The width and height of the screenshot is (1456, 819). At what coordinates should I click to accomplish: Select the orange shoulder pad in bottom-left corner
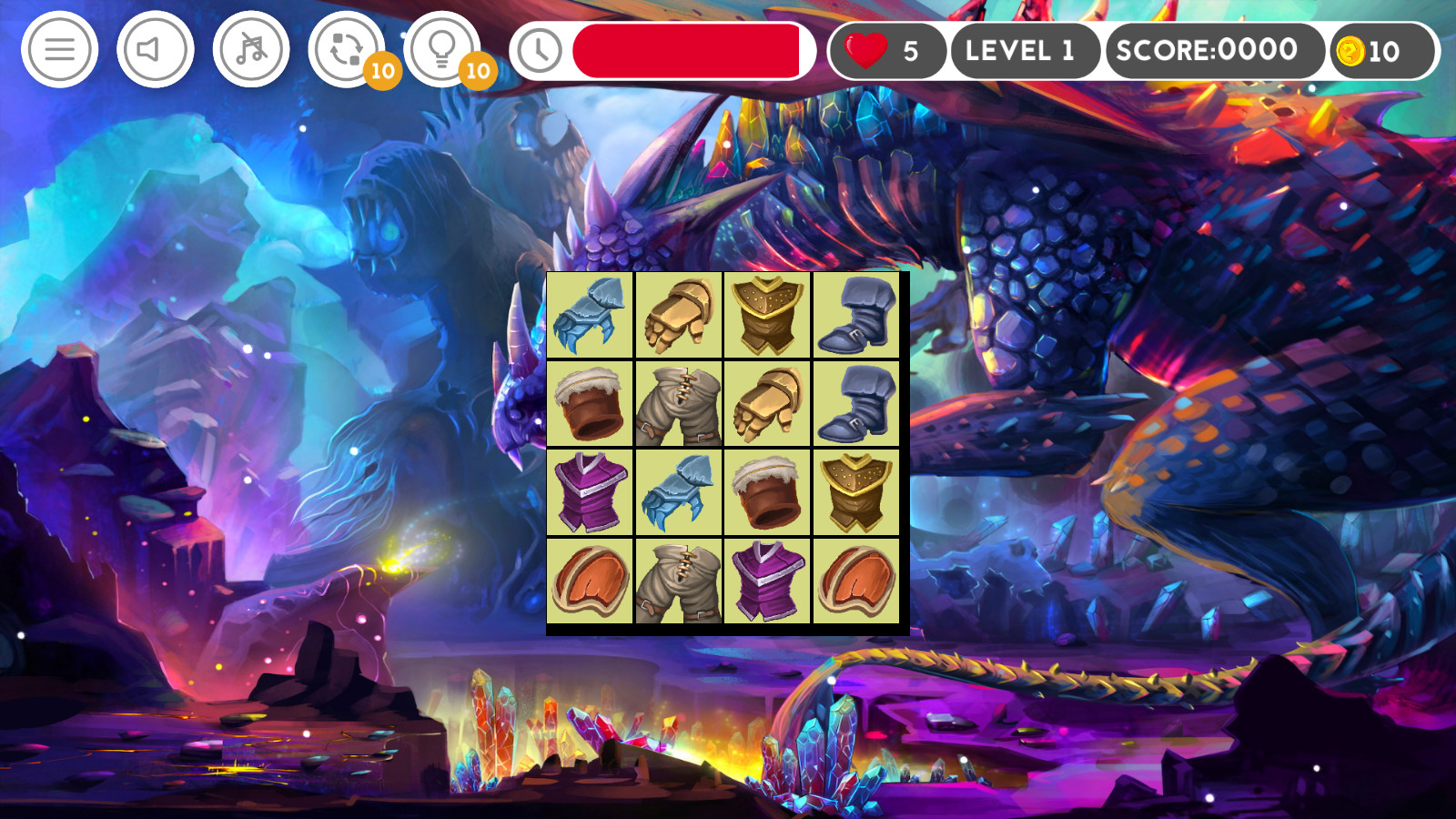pyautogui.click(x=590, y=582)
